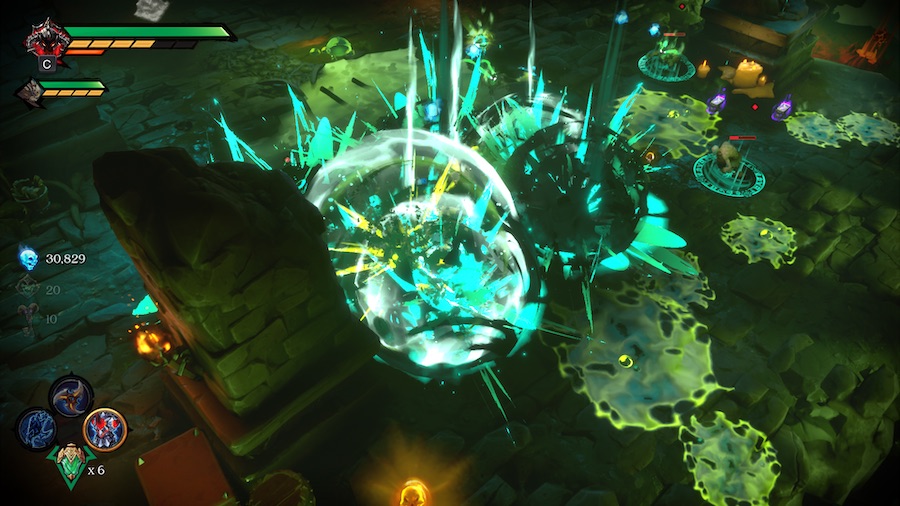Click the blue flaming skull souls icon
900x506 pixels.
coord(29,259)
